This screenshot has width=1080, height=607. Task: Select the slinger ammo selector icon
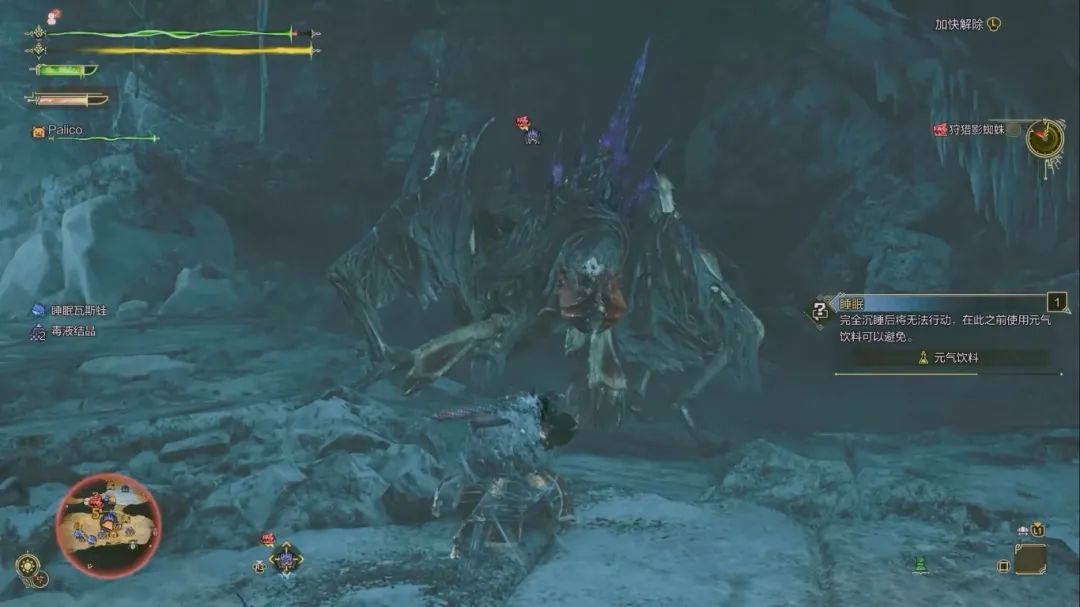pyautogui.click(x=286, y=558)
